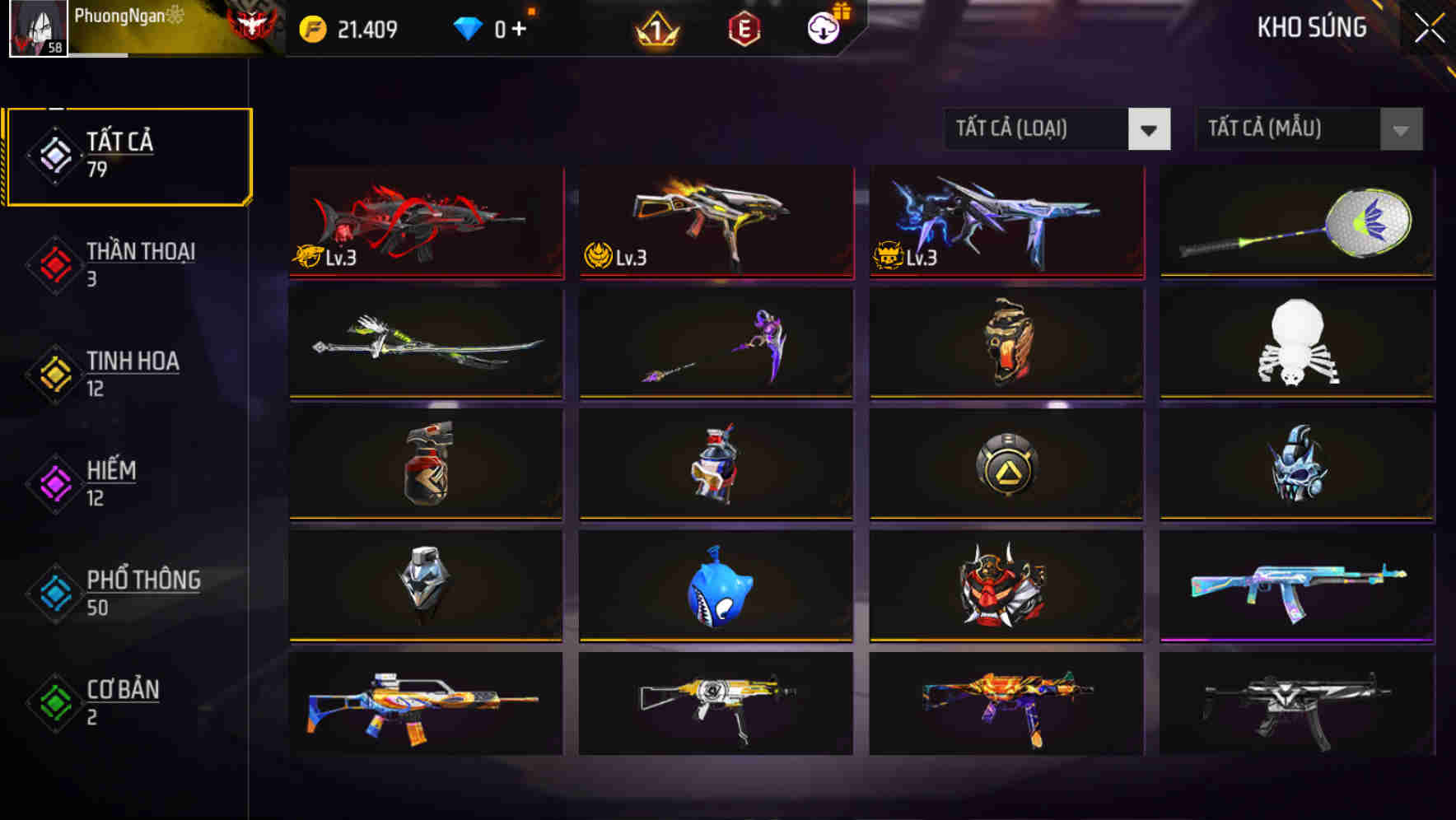
Task: Toggle selection of the blue shark grenade skin
Action: pos(716,586)
